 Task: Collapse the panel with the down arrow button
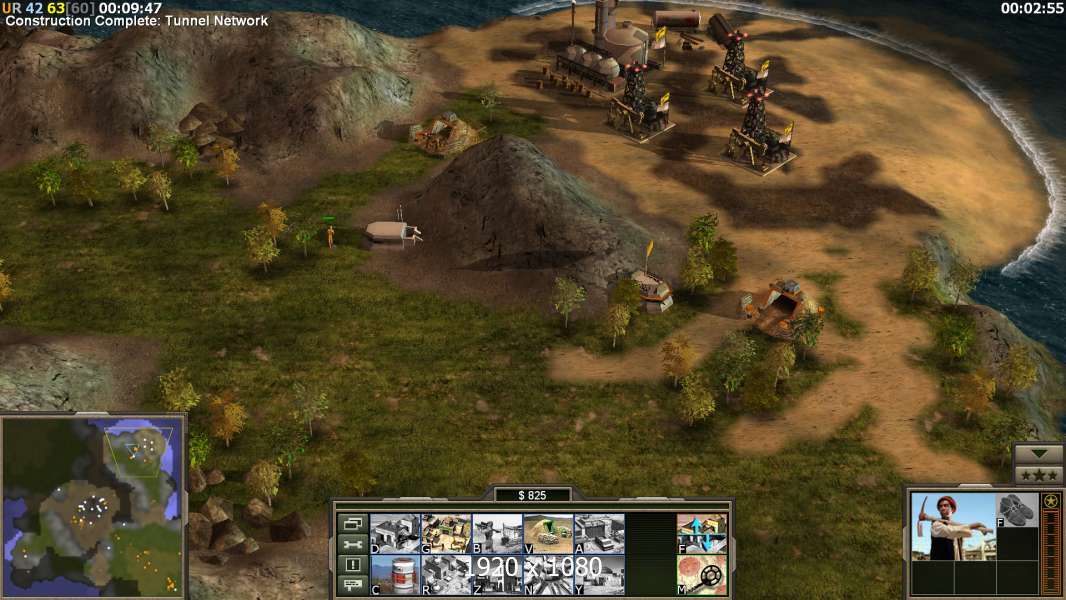pos(1038,455)
